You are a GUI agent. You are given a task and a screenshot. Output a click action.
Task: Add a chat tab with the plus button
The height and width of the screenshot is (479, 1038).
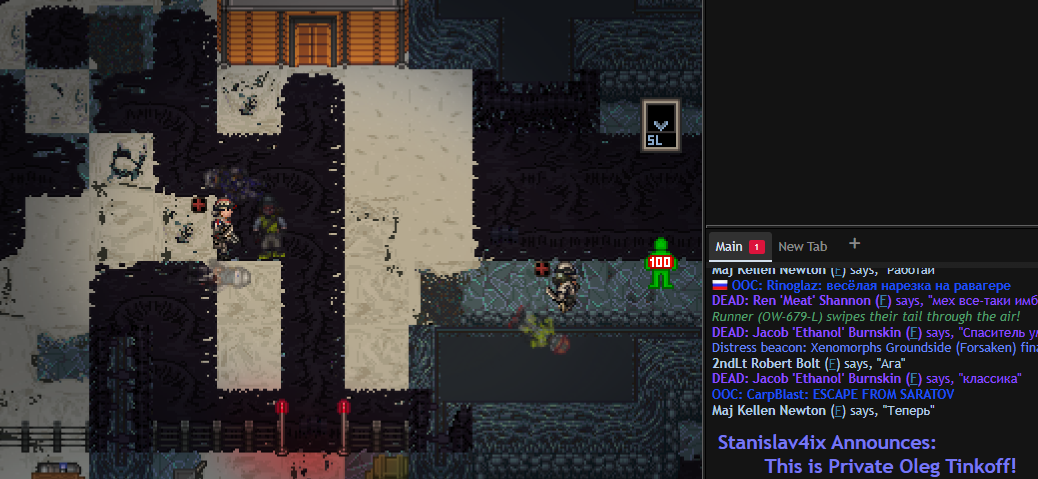tap(854, 243)
